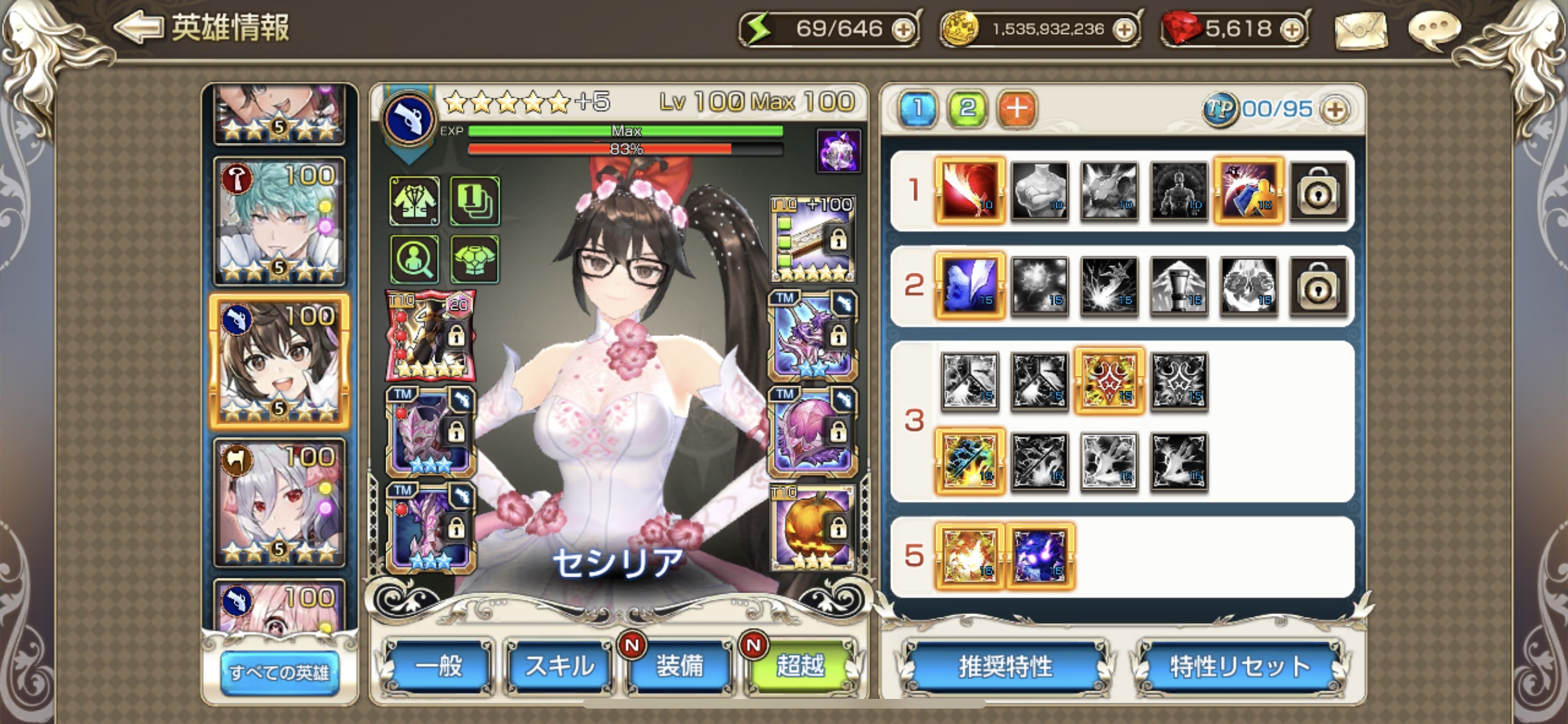Viewport: 1568px width, 724px height.
Task: Open the jack-o'-lantern pumpkin equipment slot
Action: 812,528
